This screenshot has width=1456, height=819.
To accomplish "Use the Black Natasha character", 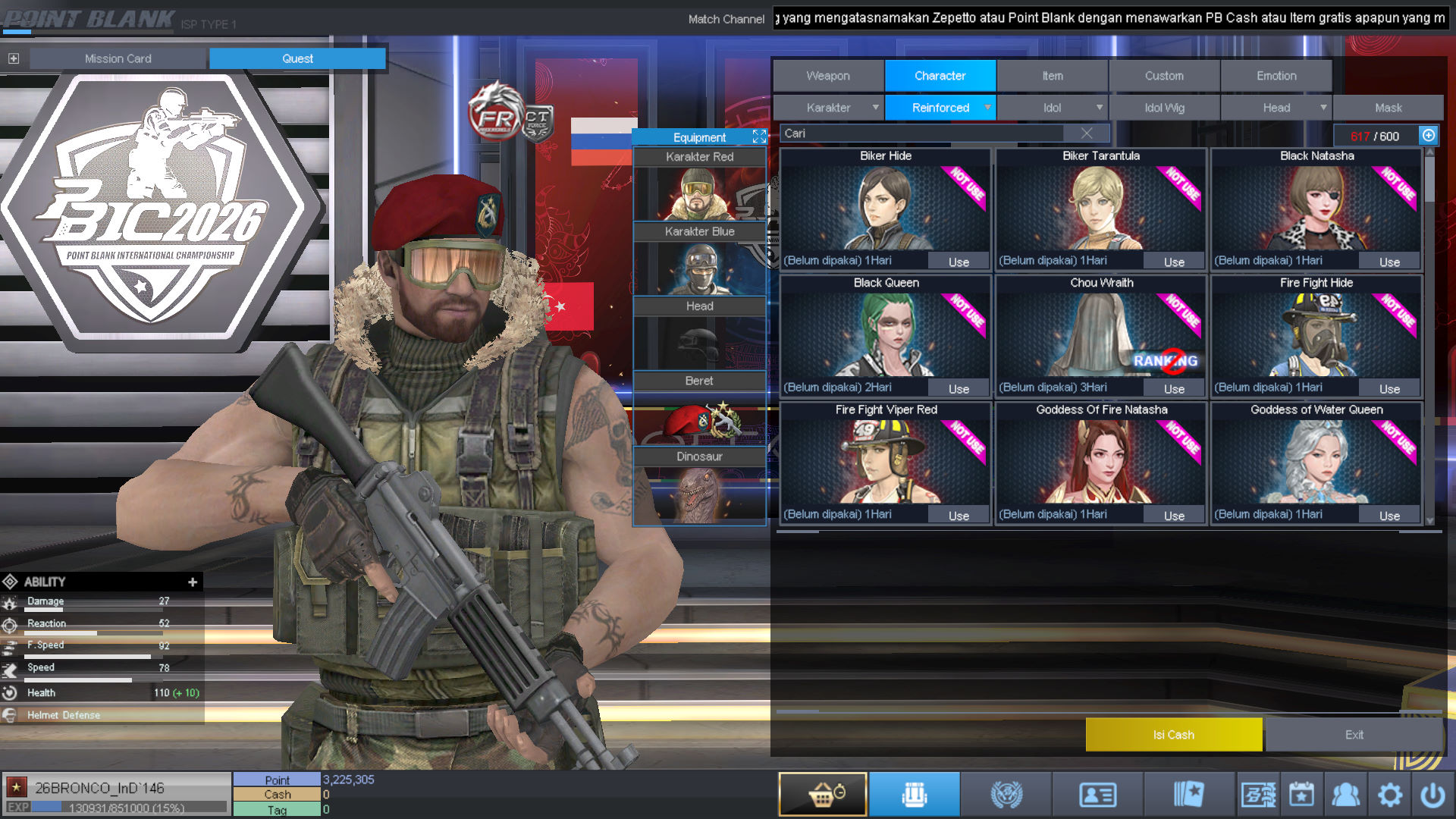I will tap(1389, 262).
